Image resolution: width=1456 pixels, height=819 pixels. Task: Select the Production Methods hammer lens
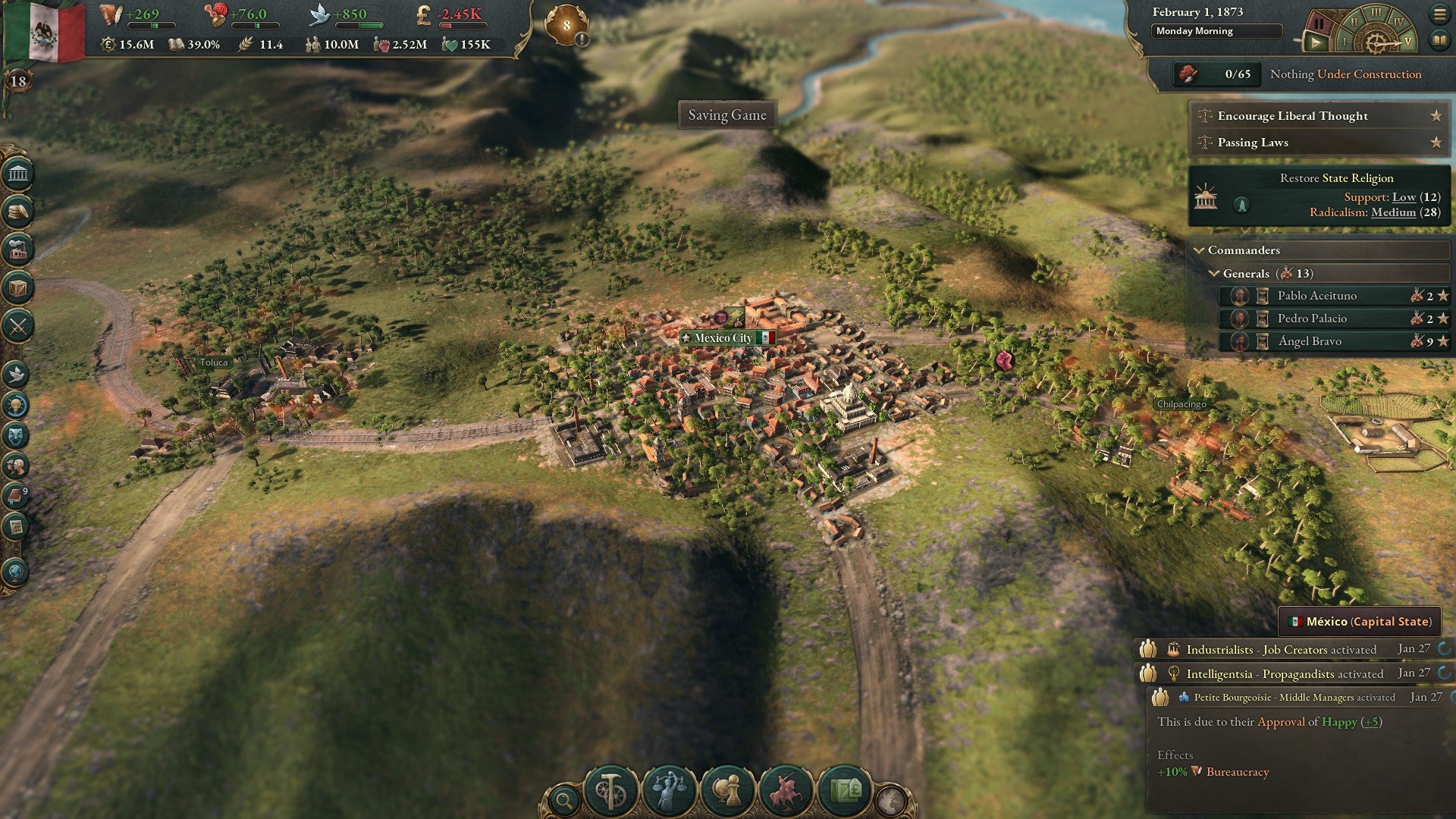(x=611, y=789)
